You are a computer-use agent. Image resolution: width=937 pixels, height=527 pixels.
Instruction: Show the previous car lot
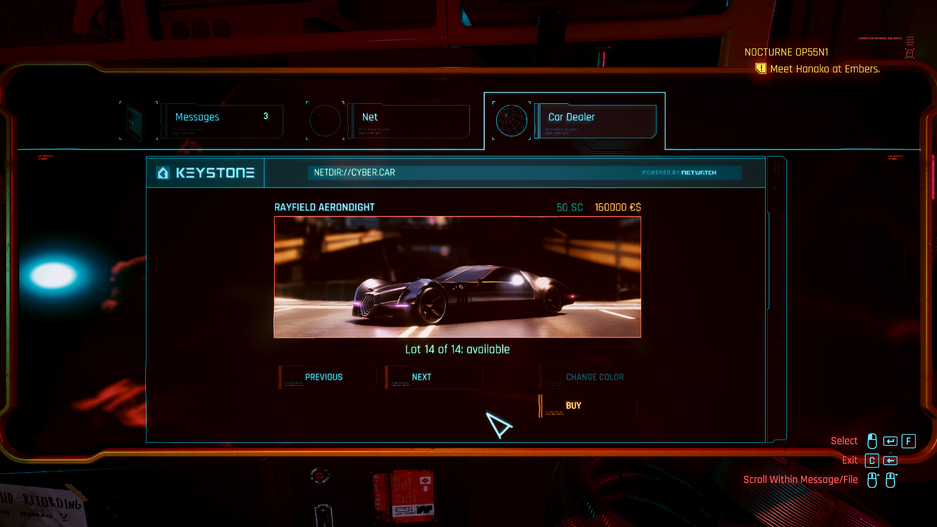pyautogui.click(x=326, y=377)
